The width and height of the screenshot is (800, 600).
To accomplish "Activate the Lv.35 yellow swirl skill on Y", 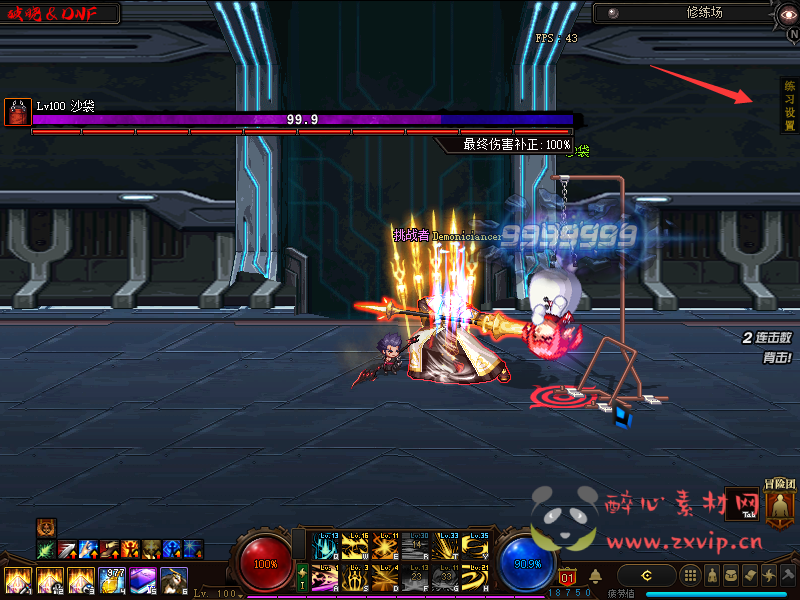I will [476, 546].
